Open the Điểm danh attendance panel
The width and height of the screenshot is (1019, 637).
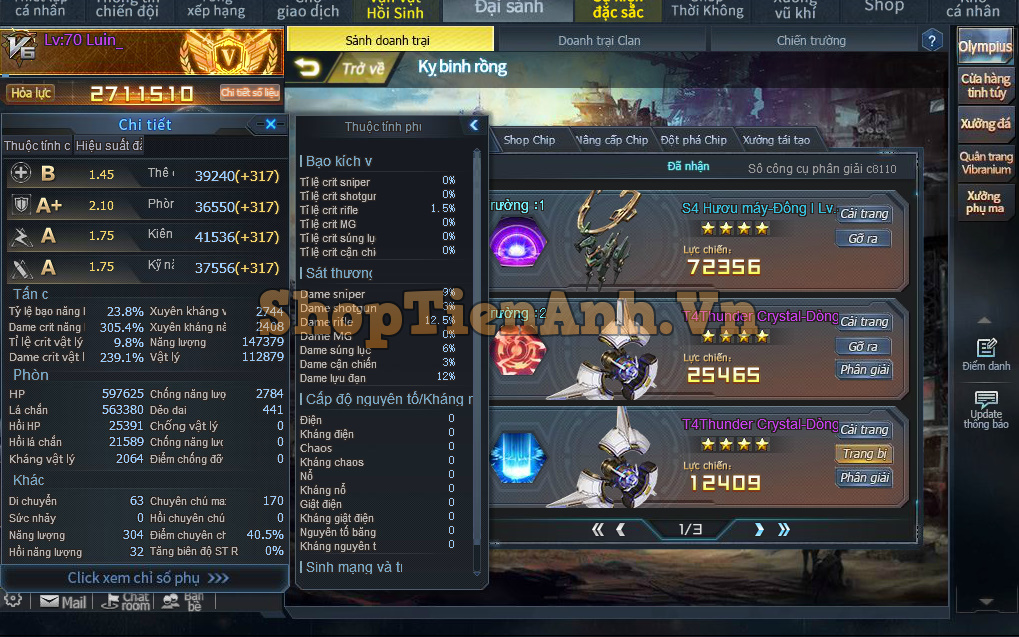tap(986, 354)
